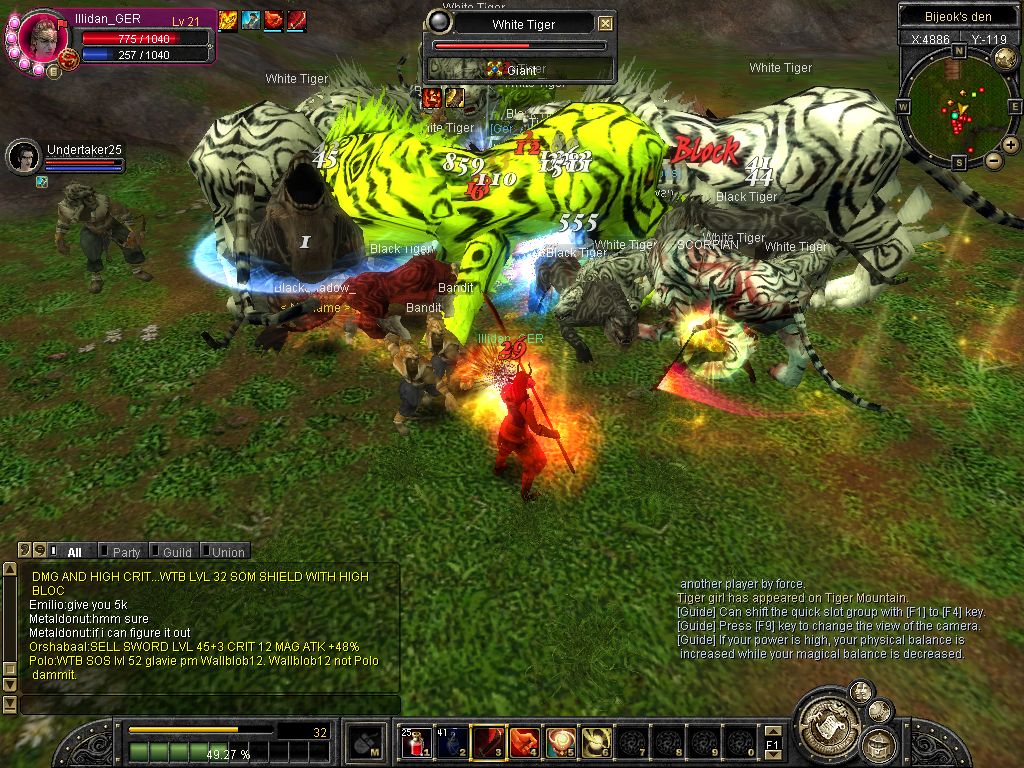The image size is (1024, 768).
Task: Select the All chat tab
Action: tap(74, 552)
